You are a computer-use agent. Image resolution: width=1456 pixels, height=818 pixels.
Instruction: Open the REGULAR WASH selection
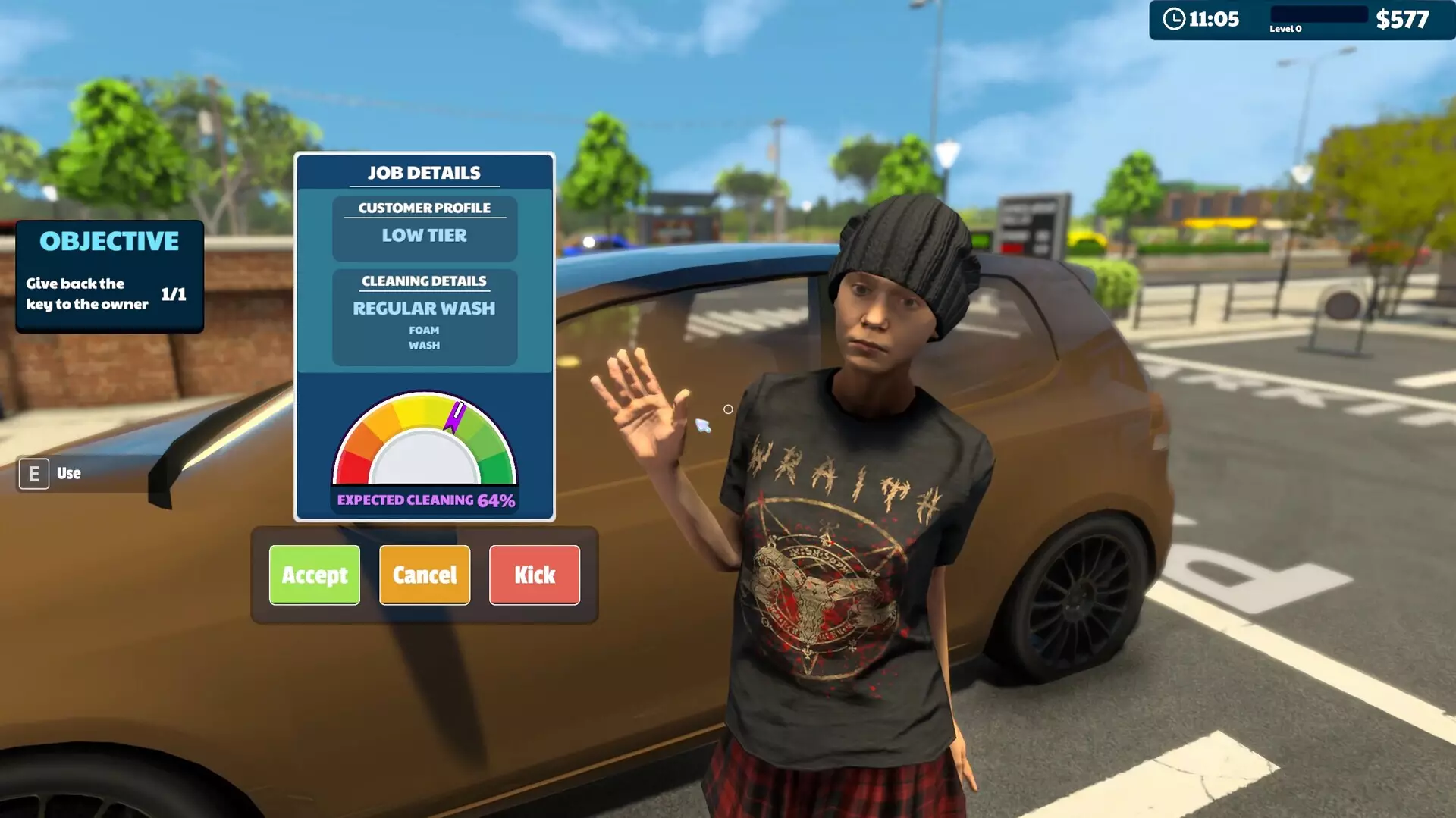click(x=424, y=309)
